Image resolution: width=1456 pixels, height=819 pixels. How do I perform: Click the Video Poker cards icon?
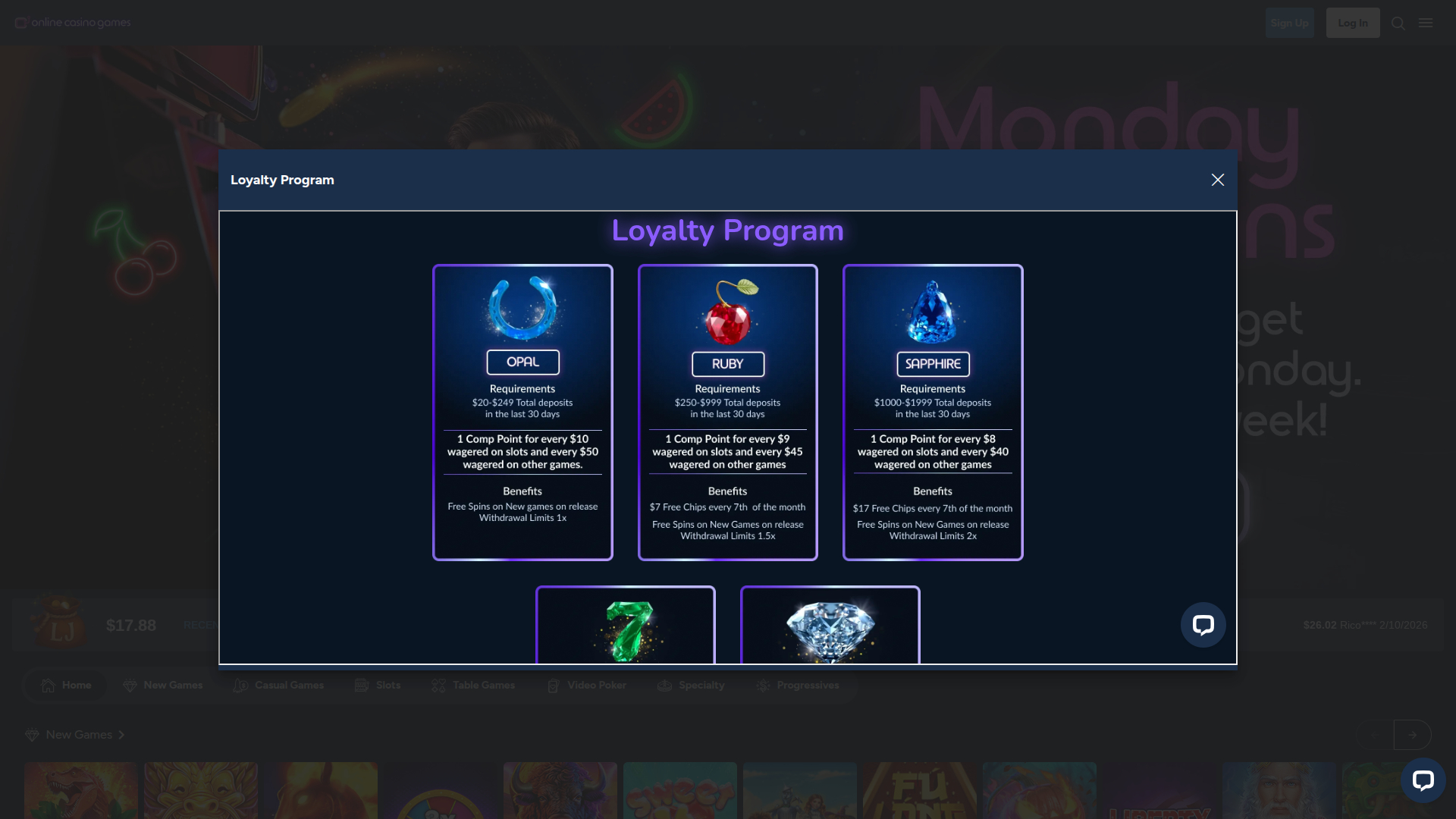[x=553, y=685]
